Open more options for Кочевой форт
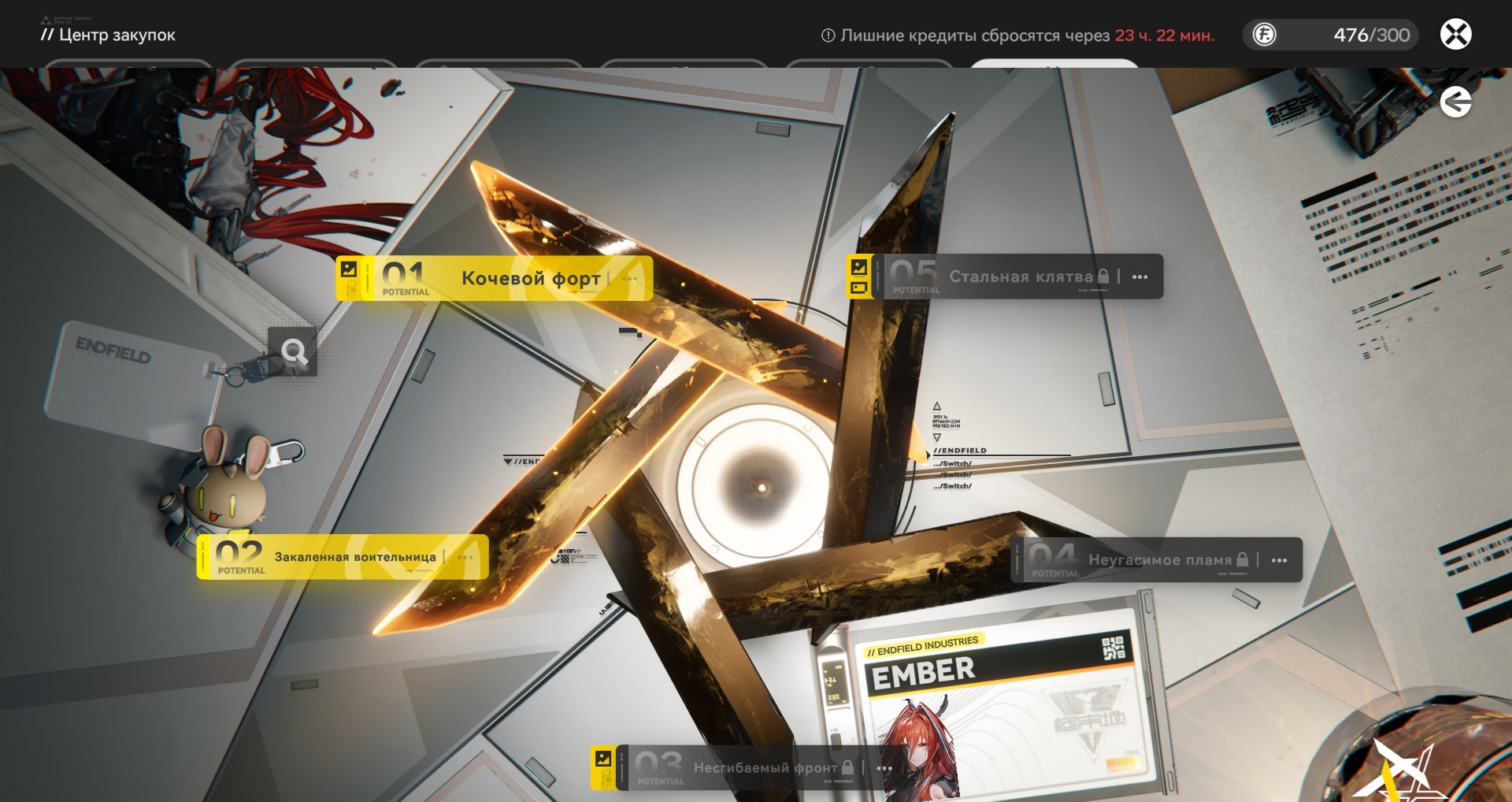1512x802 pixels. pos(629,278)
